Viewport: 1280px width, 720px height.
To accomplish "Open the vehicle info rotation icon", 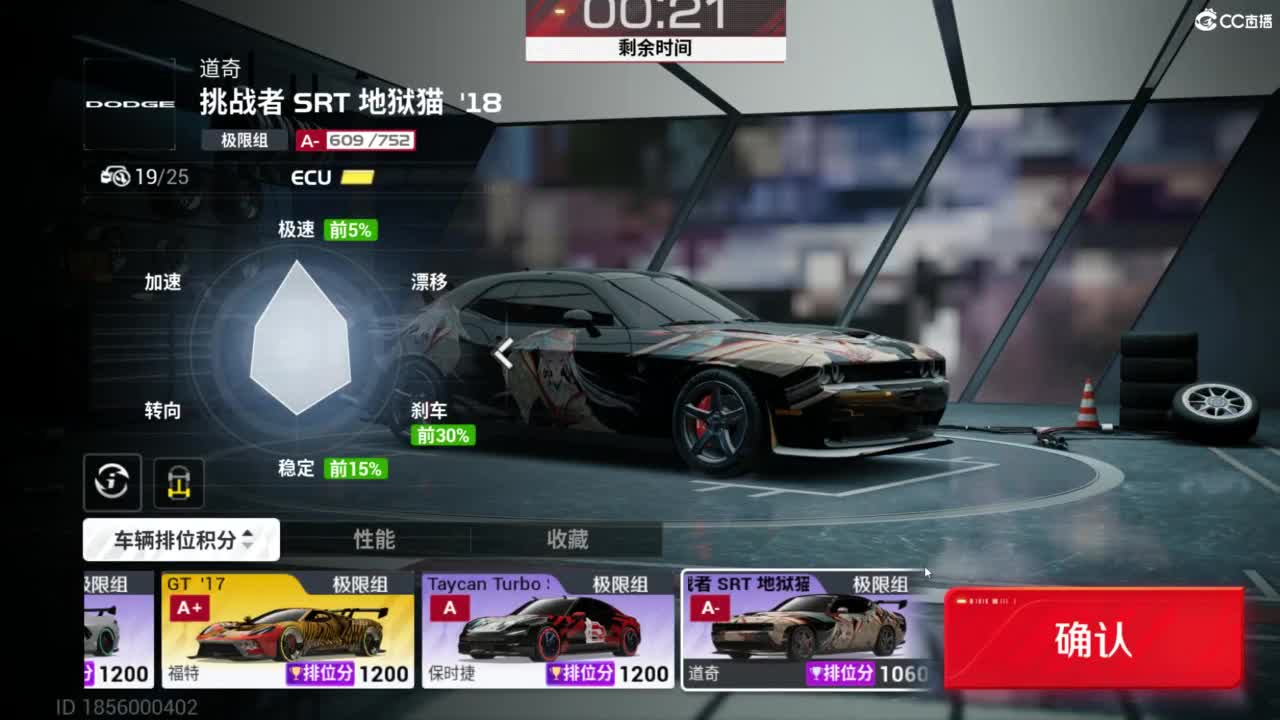I will click(112, 482).
